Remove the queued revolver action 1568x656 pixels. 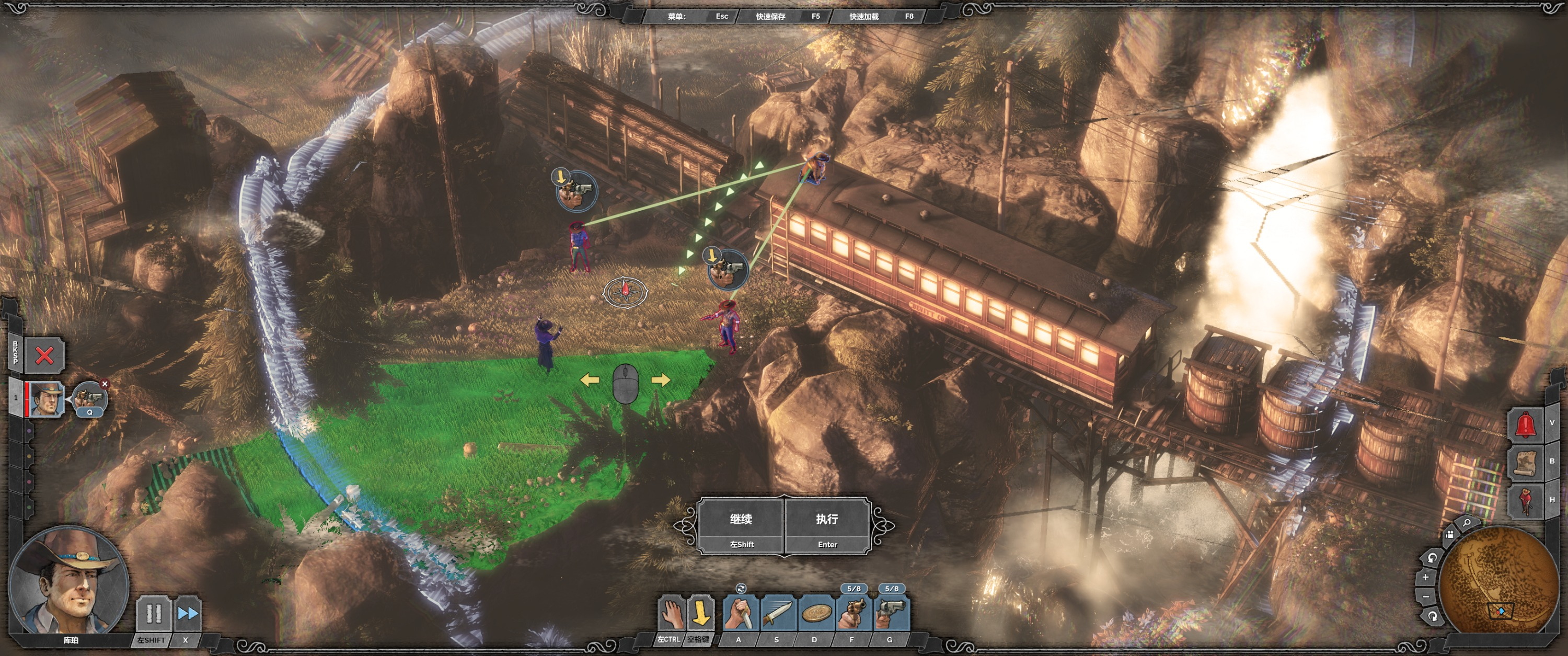(x=105, y=384)
